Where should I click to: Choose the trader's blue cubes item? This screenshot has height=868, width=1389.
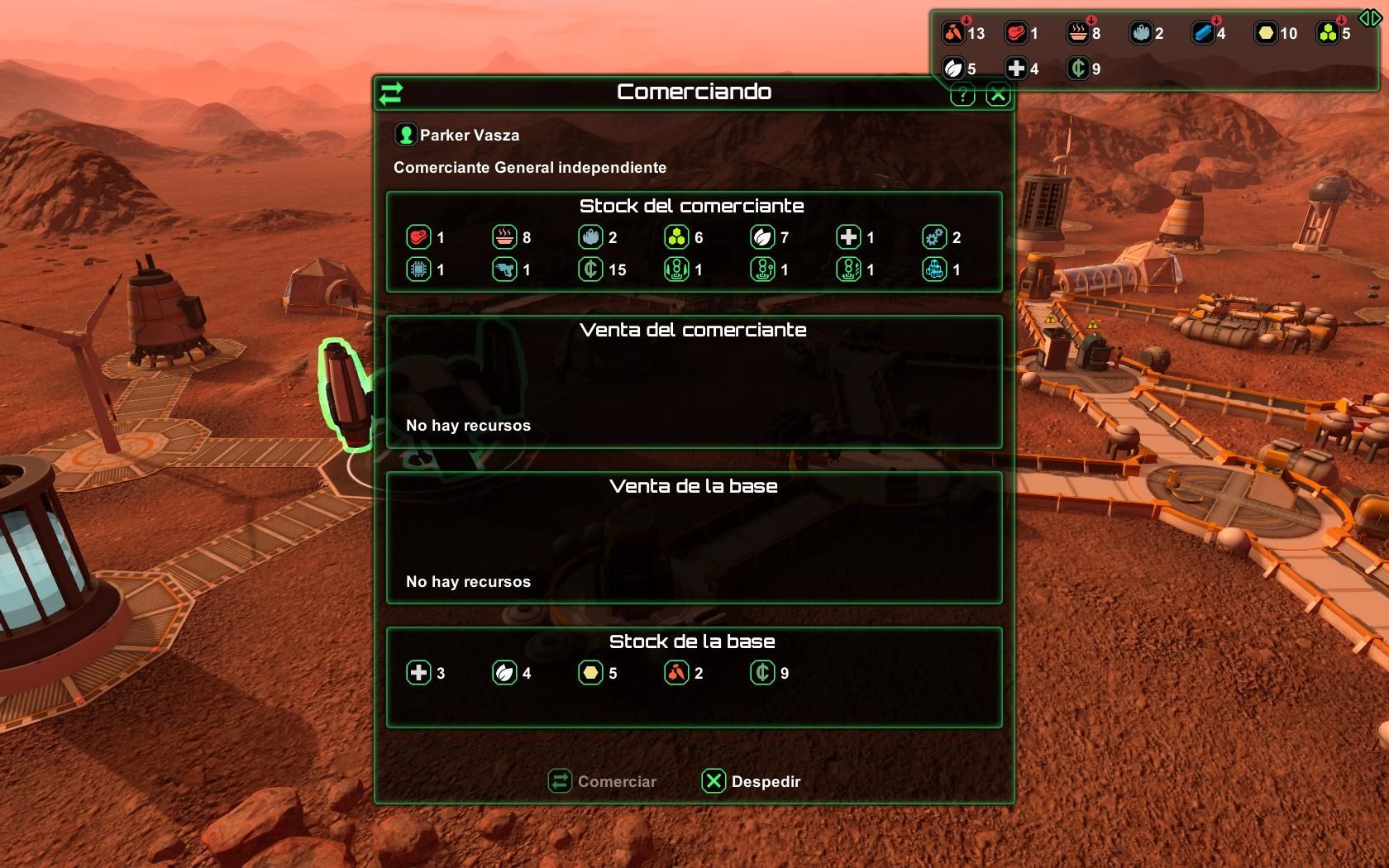pyautogui.click(x=935, y=269)
